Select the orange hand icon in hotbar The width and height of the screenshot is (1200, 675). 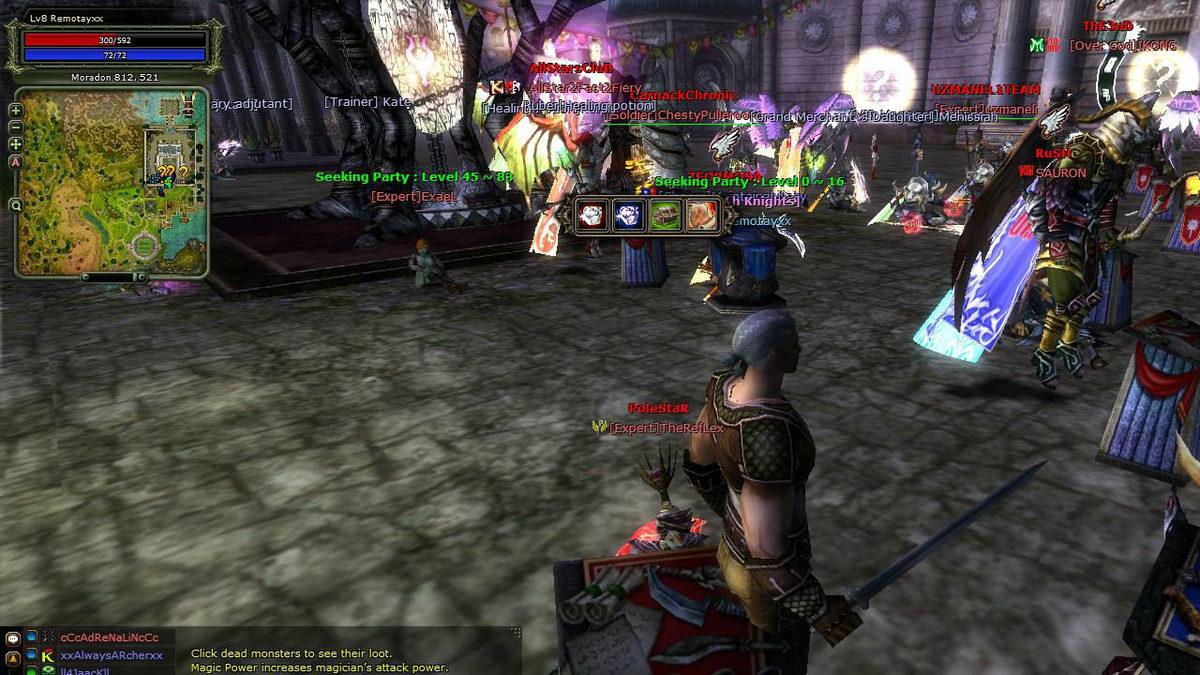701,214
